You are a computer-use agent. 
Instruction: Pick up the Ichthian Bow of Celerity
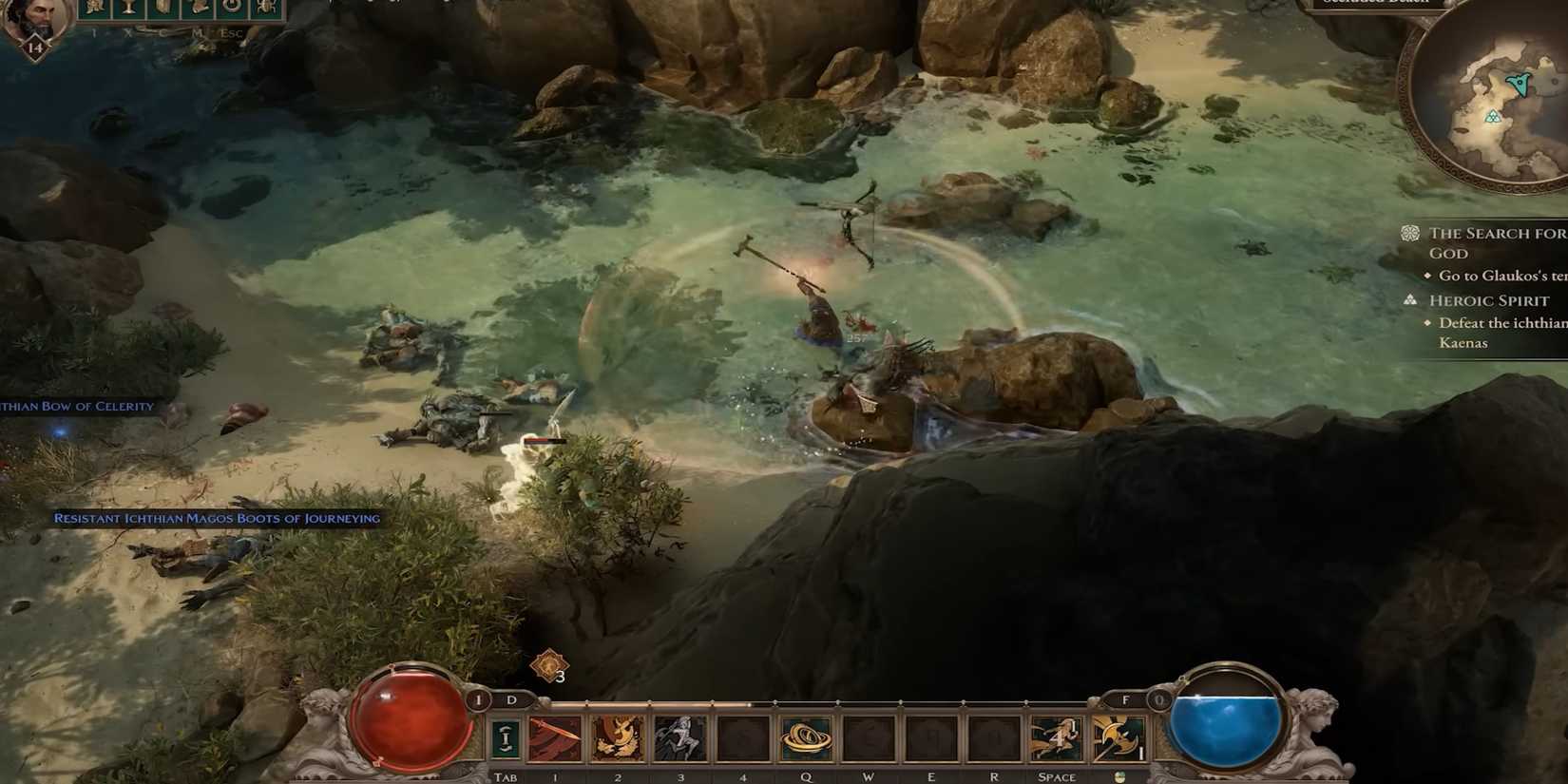pos(76,405)
